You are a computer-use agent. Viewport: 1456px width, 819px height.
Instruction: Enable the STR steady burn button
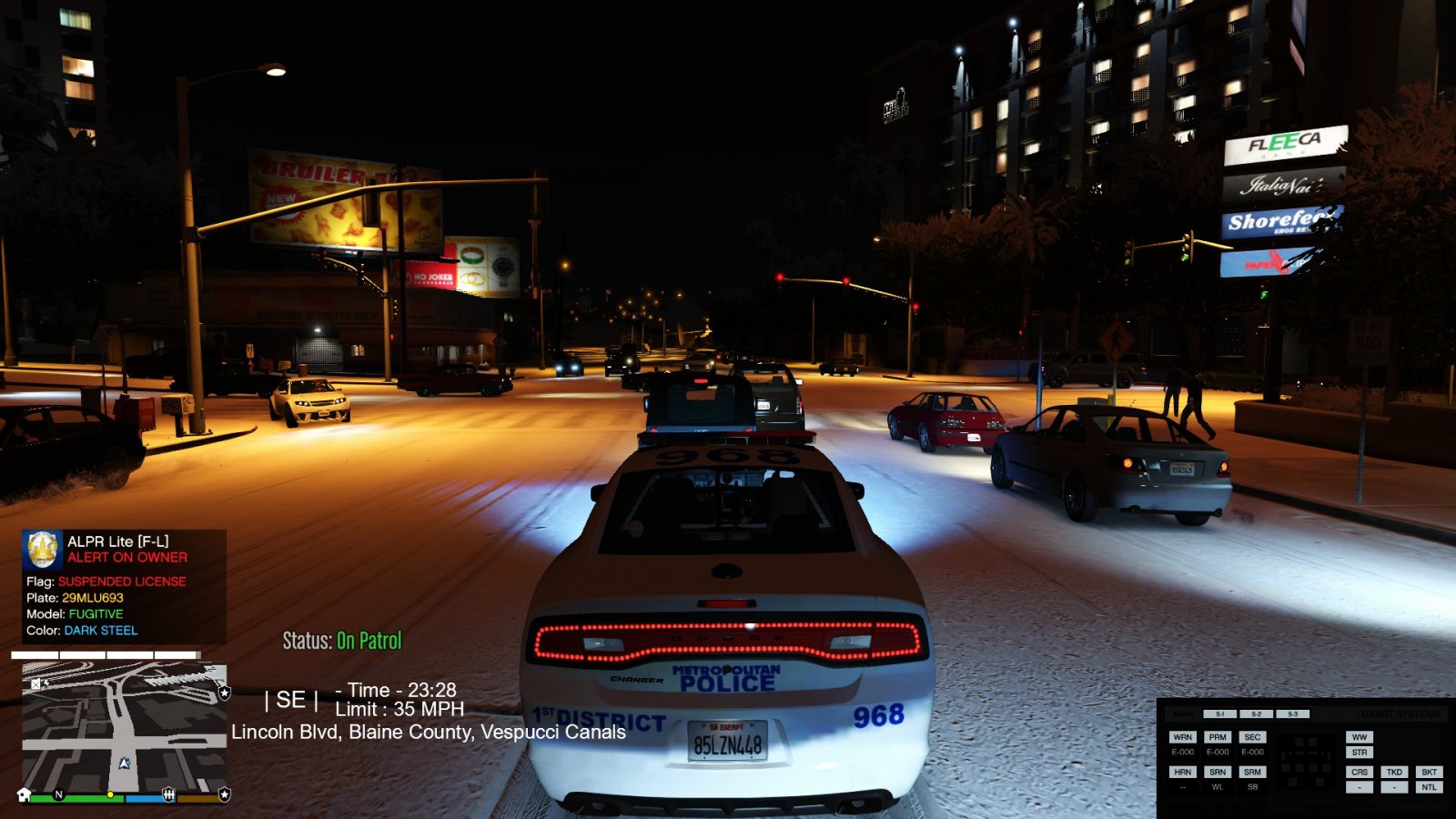tap(1360, 753)
